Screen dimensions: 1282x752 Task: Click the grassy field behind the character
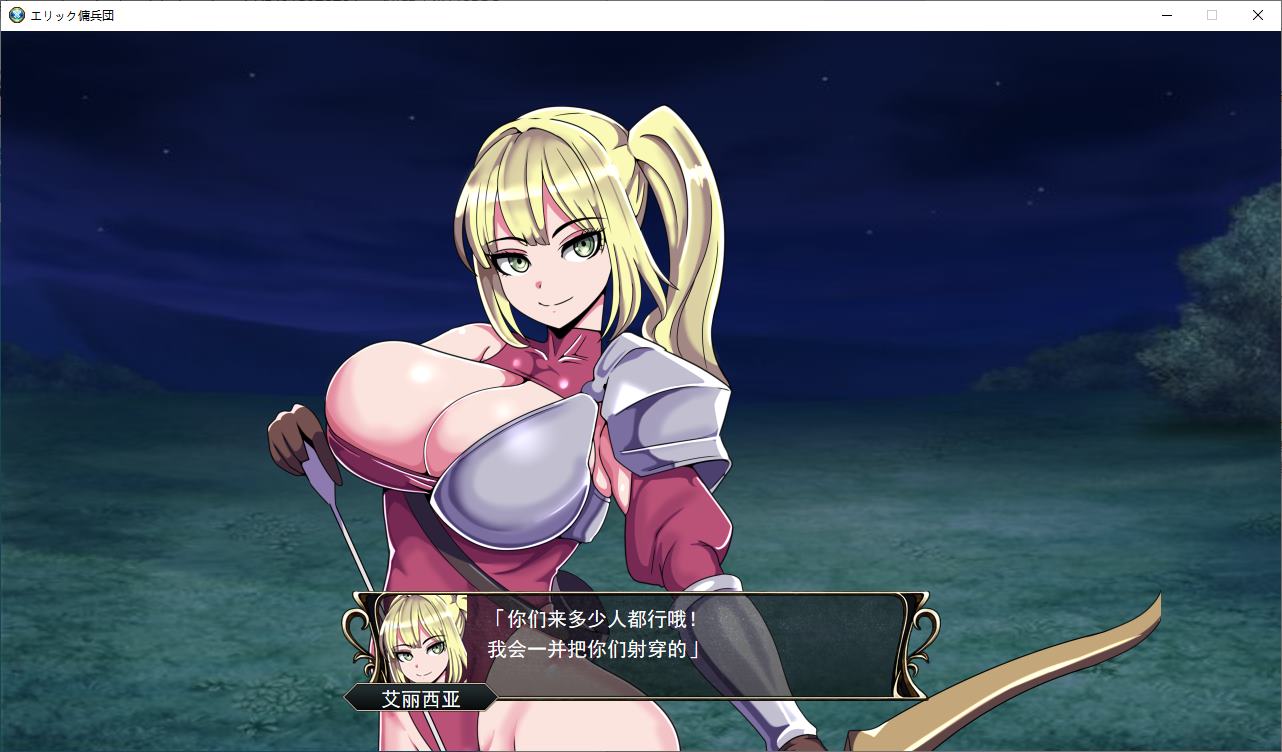click(150, 600)
